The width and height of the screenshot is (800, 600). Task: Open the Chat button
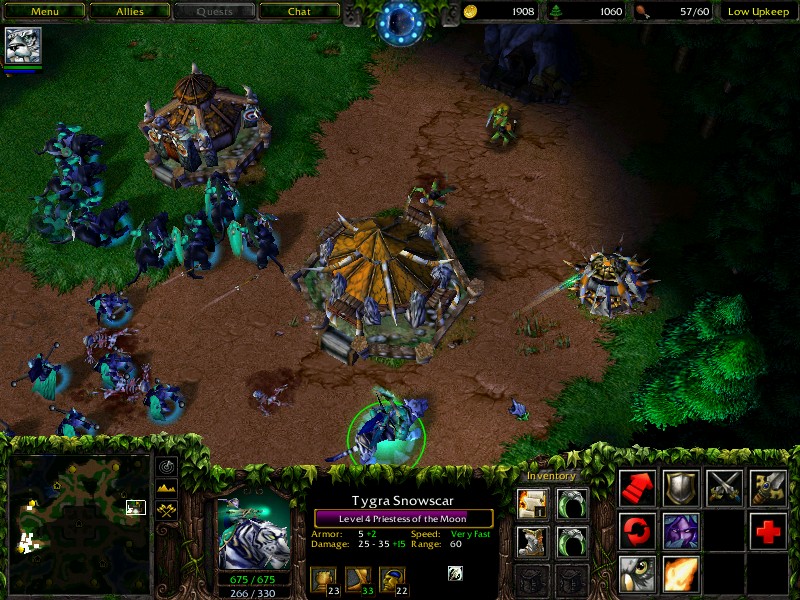tap(299, 12)
